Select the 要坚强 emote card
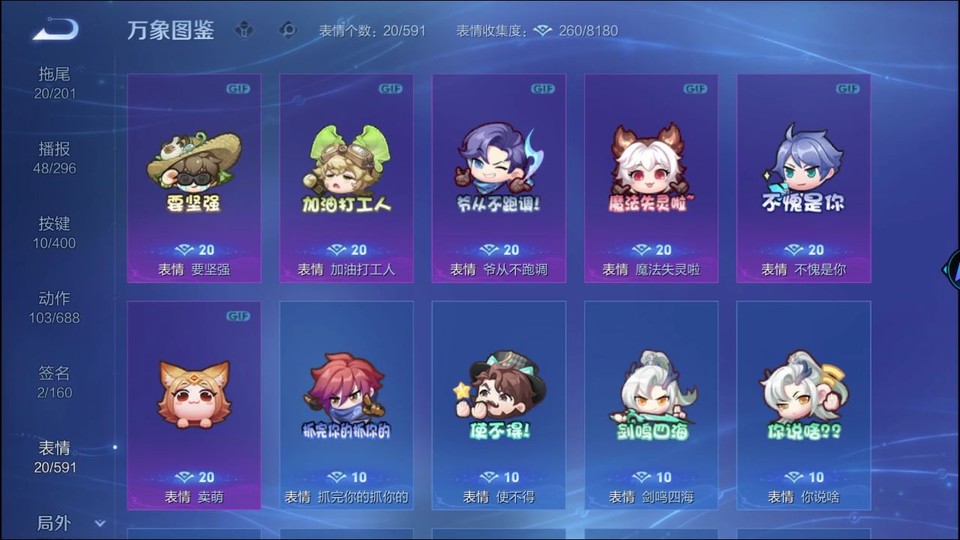Image resolution: width=960 pixels, height=540 pixels. coord(194,178)
